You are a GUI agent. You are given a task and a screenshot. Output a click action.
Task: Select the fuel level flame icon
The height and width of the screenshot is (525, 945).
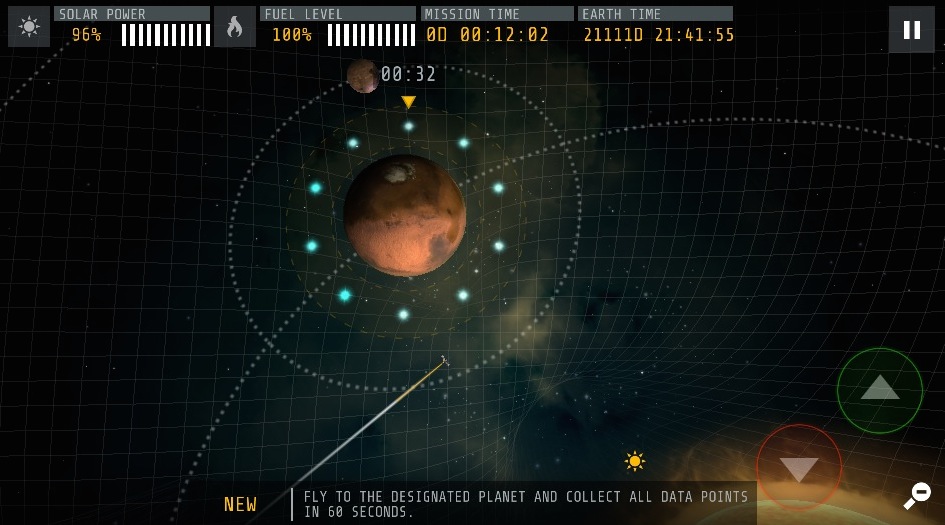[x=234, y=27]
